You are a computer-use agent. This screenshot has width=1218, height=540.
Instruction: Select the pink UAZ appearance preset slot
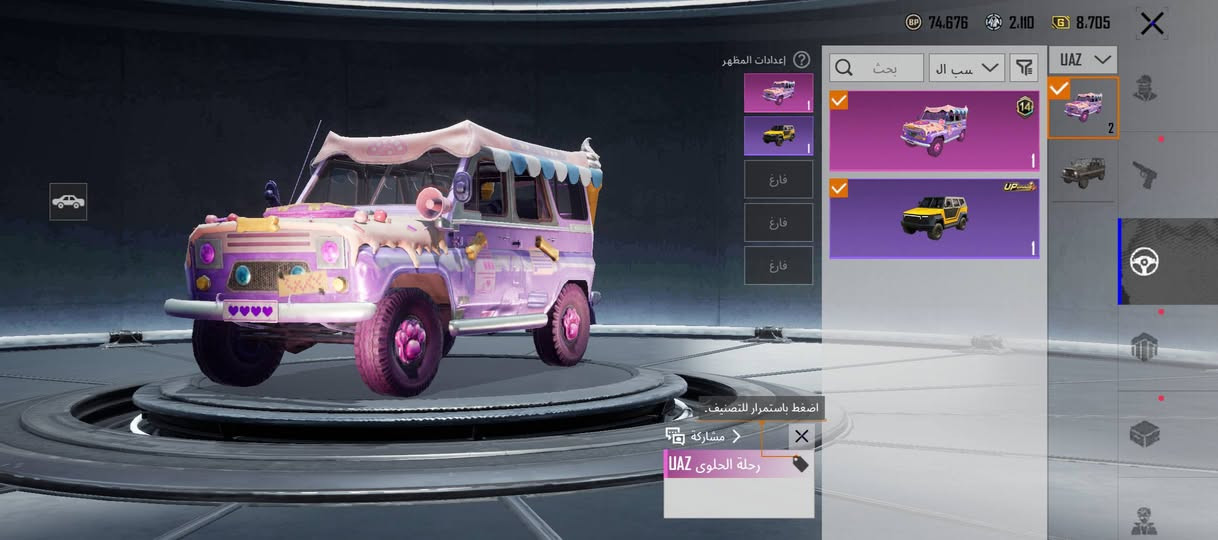pyautogui.click(x=778, y=93)
